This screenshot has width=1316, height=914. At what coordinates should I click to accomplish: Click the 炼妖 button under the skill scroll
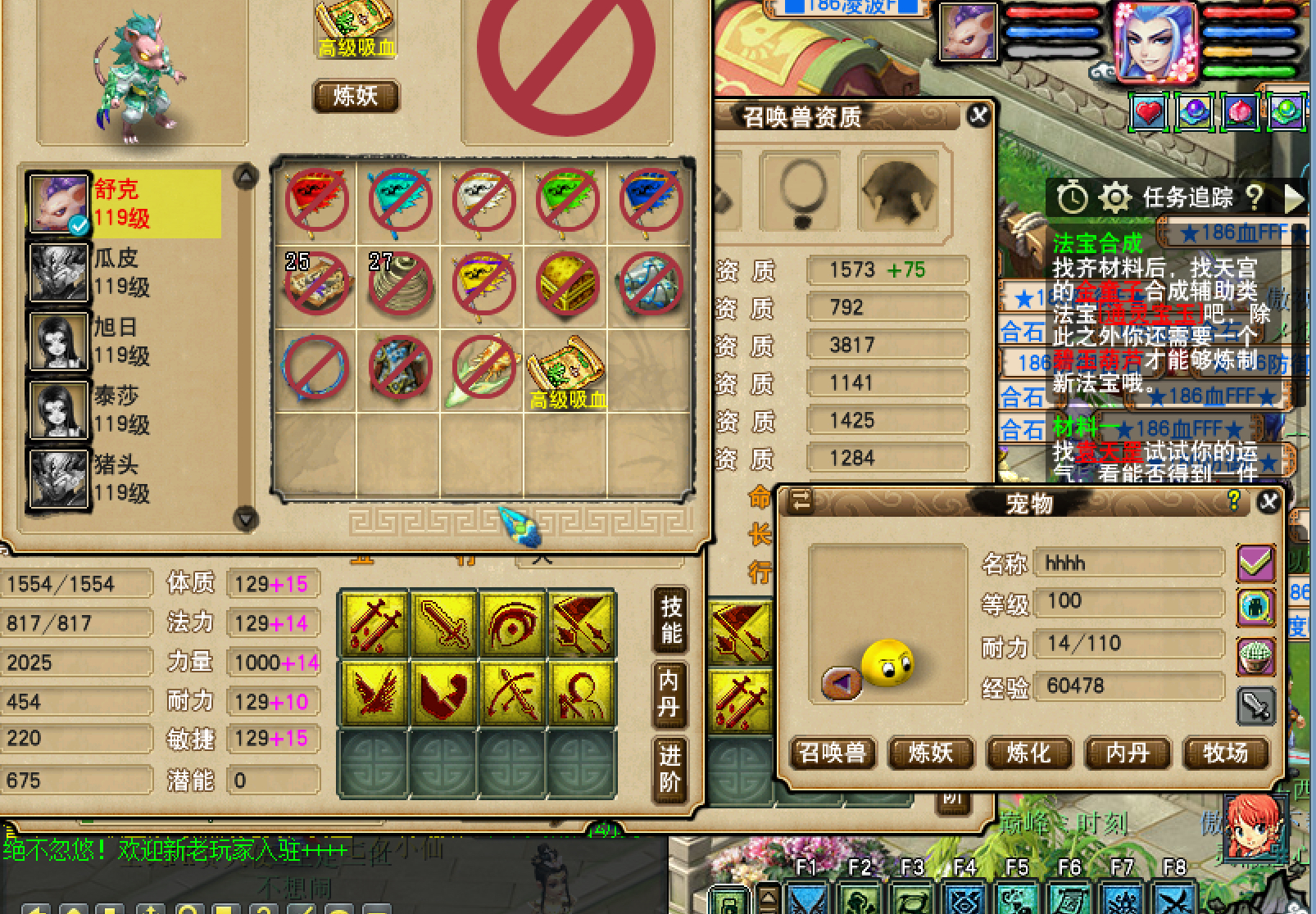pos(356,97)
